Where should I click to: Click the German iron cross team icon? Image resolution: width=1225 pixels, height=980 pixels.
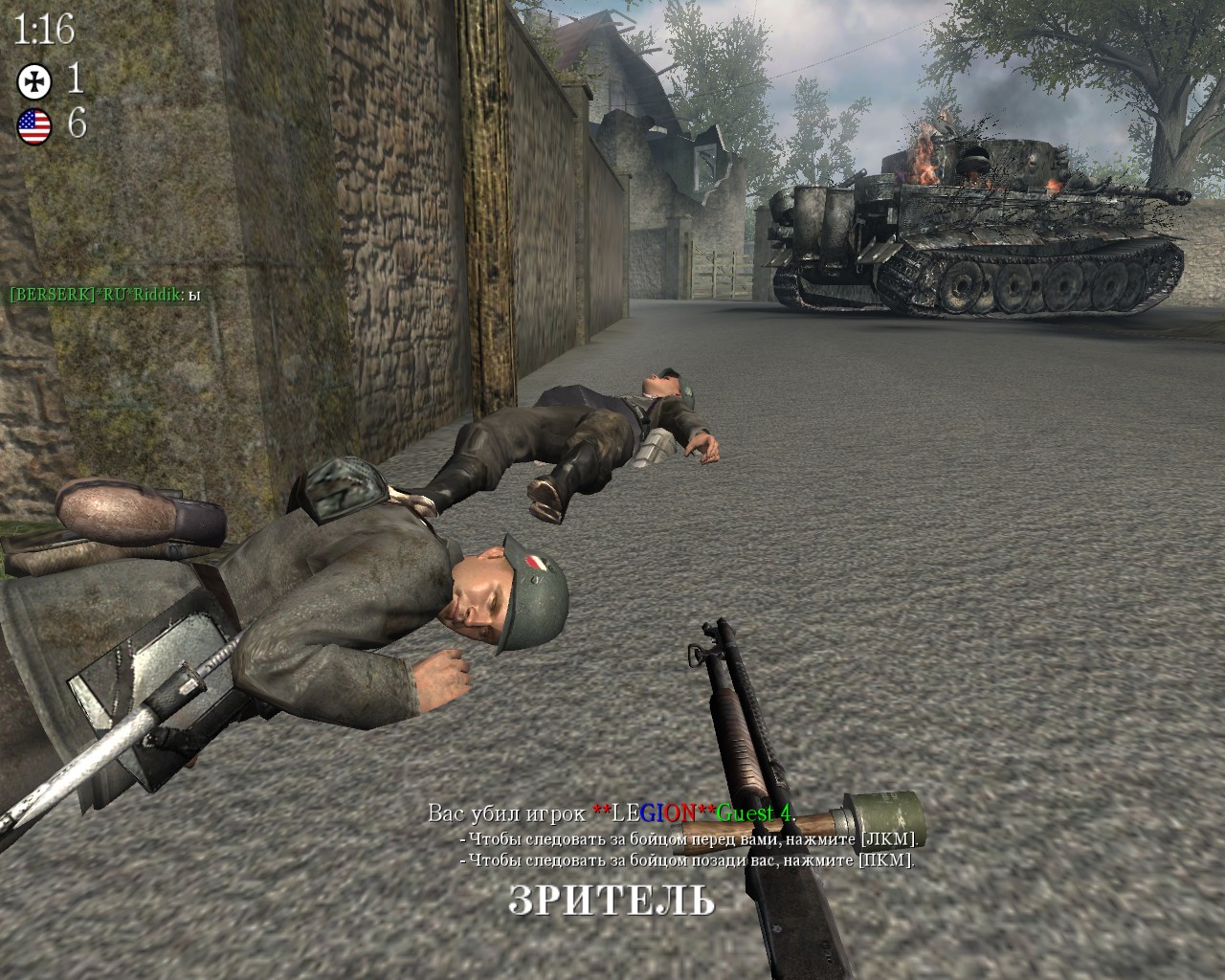(x=32, y=80)
